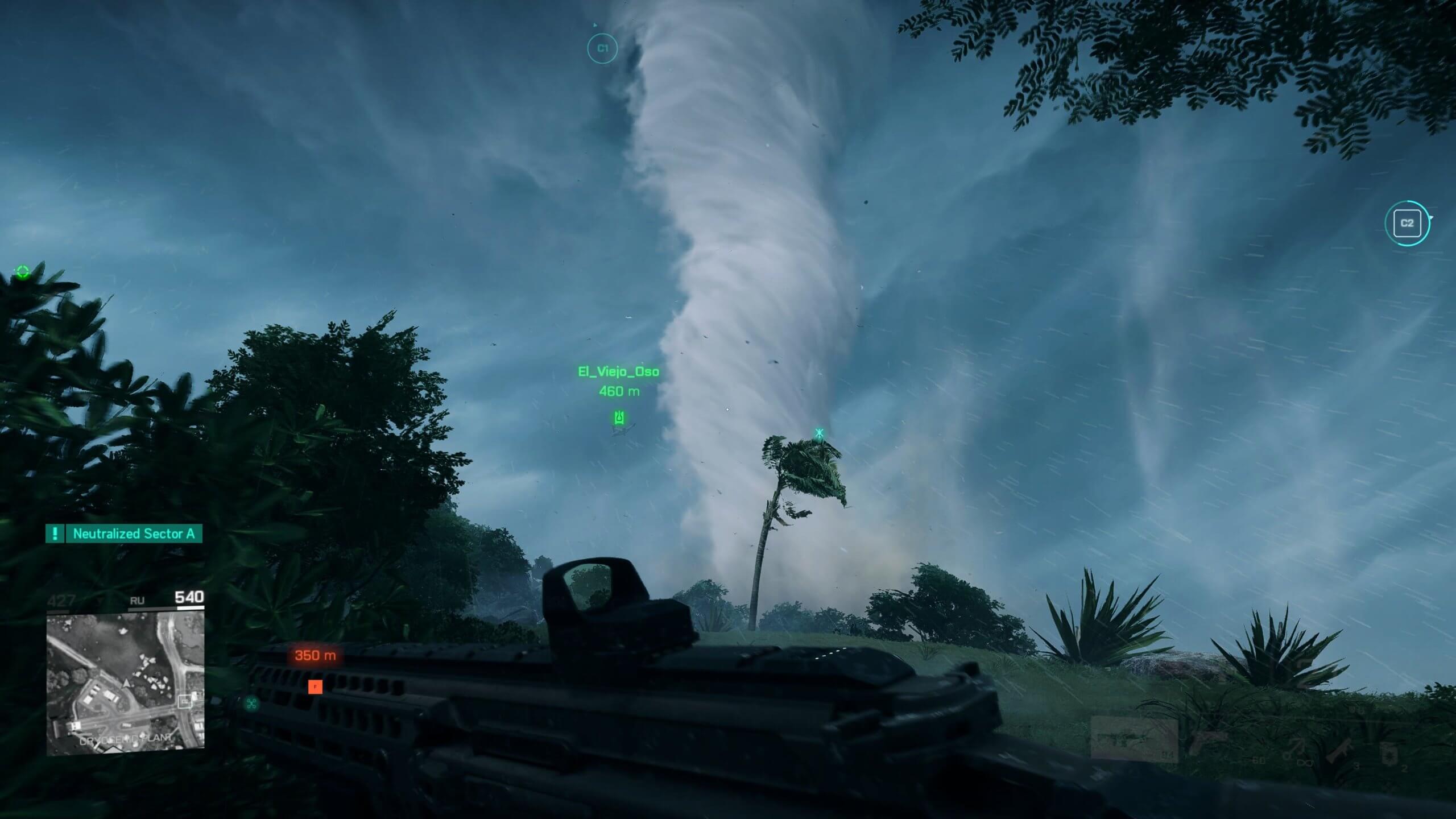This screenshot has height=819, width=1456.
Task: Click the Neutralized Sector A notification banner
Action: click(x=134, y=533)
